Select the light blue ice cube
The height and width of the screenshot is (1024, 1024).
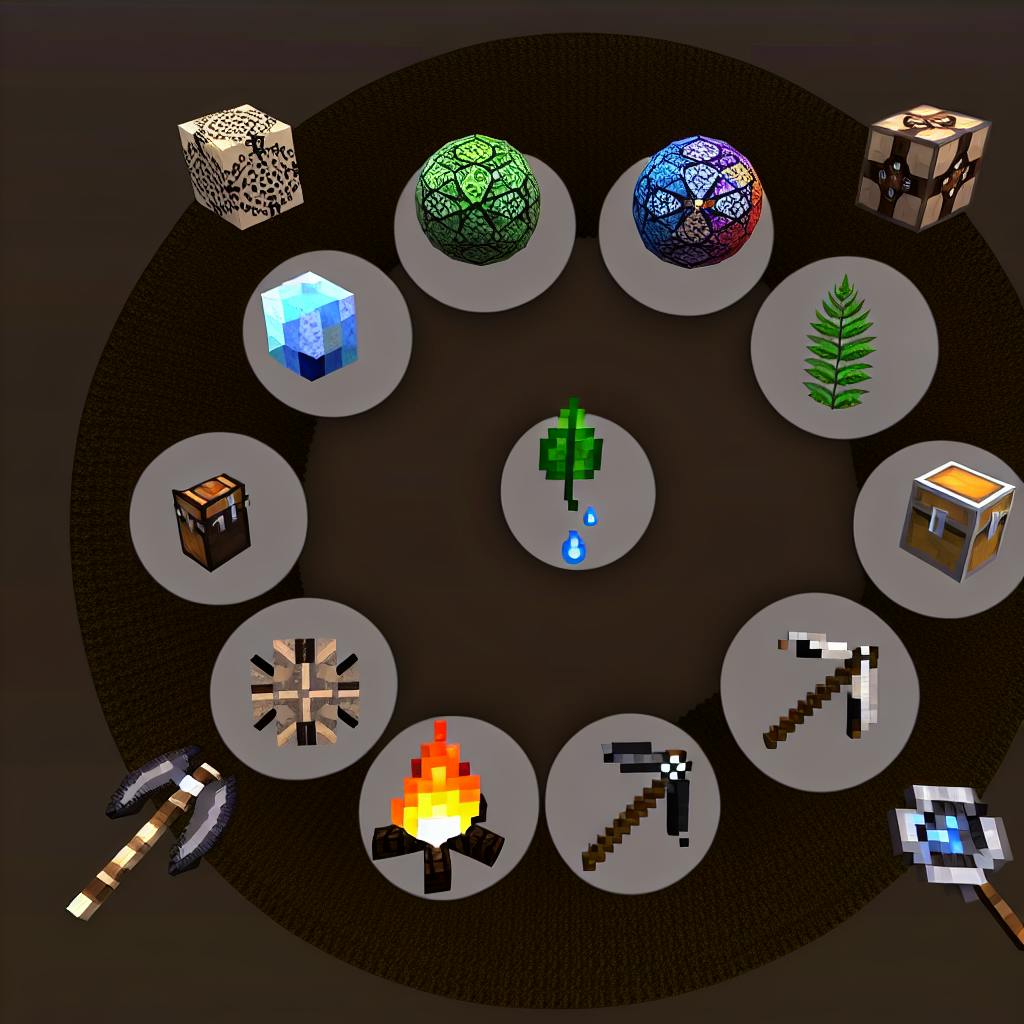click(x=309, y=325)
